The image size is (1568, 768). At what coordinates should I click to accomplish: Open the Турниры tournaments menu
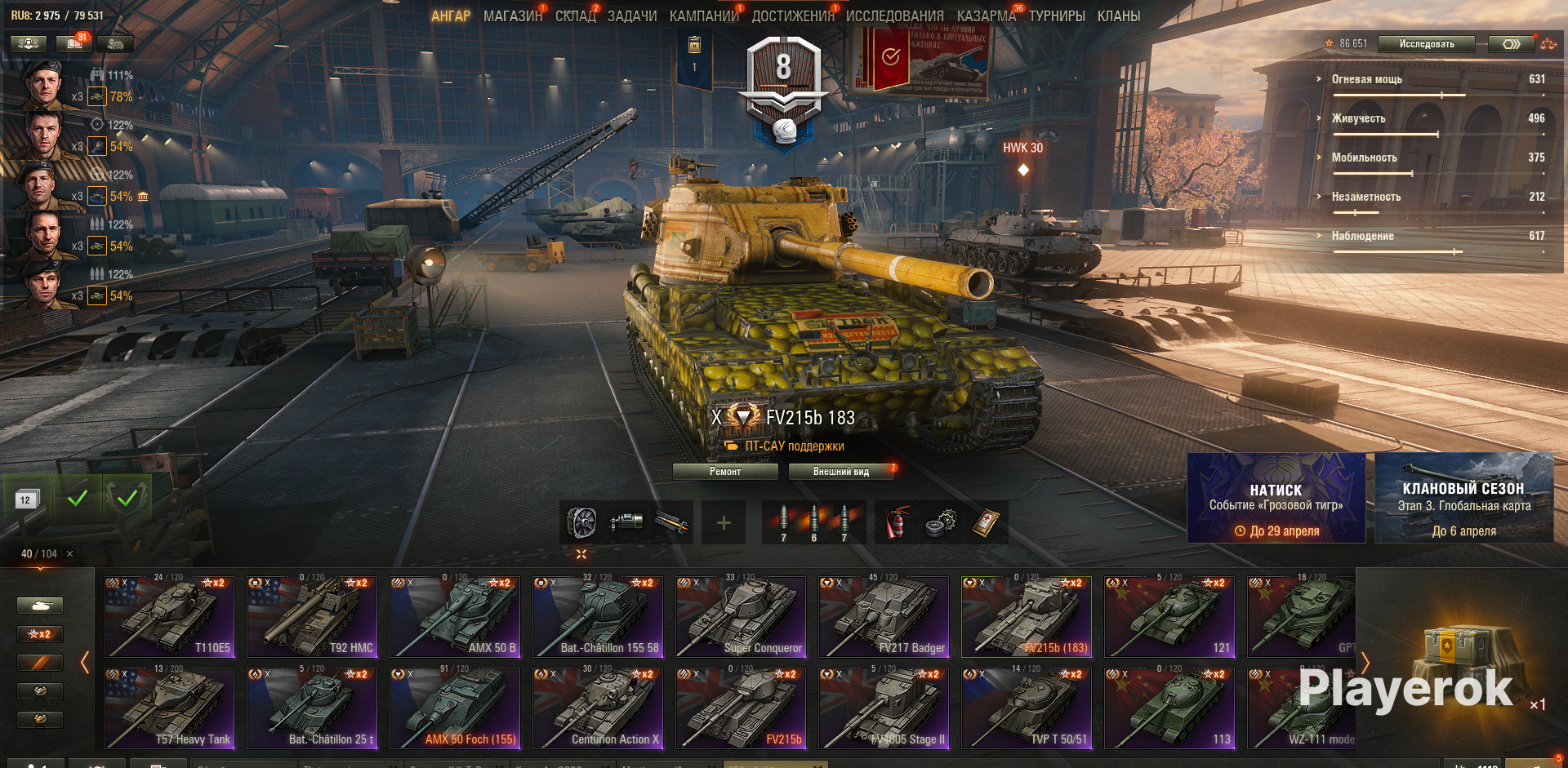1056,16
